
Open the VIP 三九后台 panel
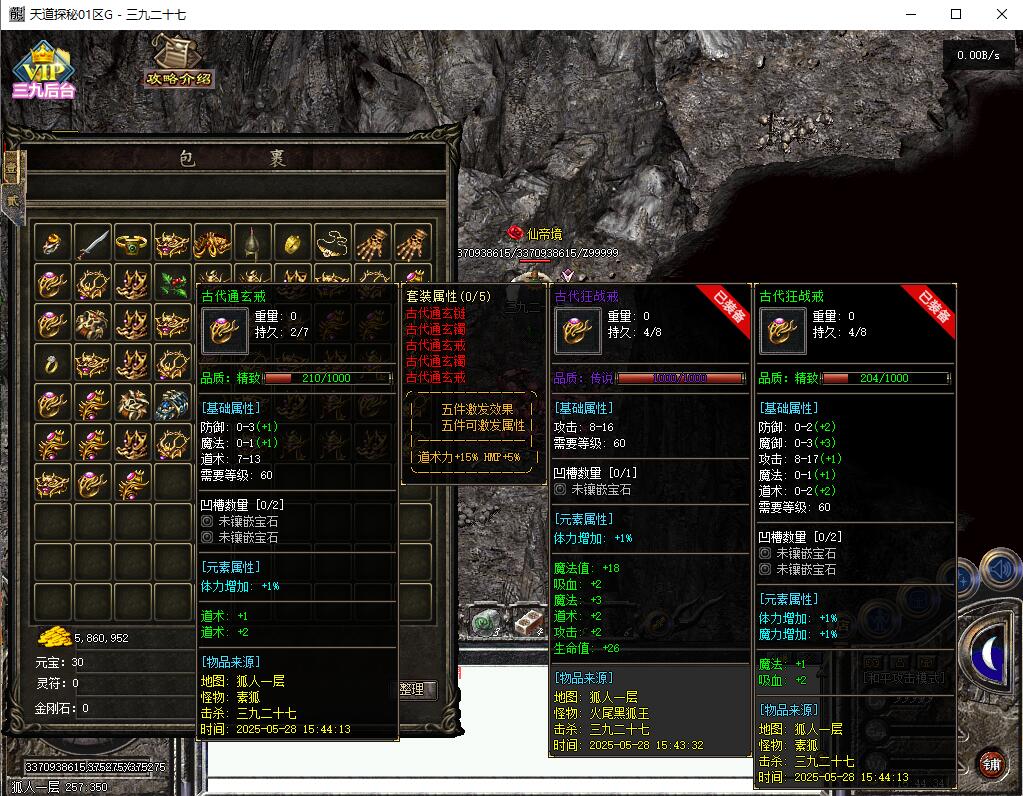[43, 72]
